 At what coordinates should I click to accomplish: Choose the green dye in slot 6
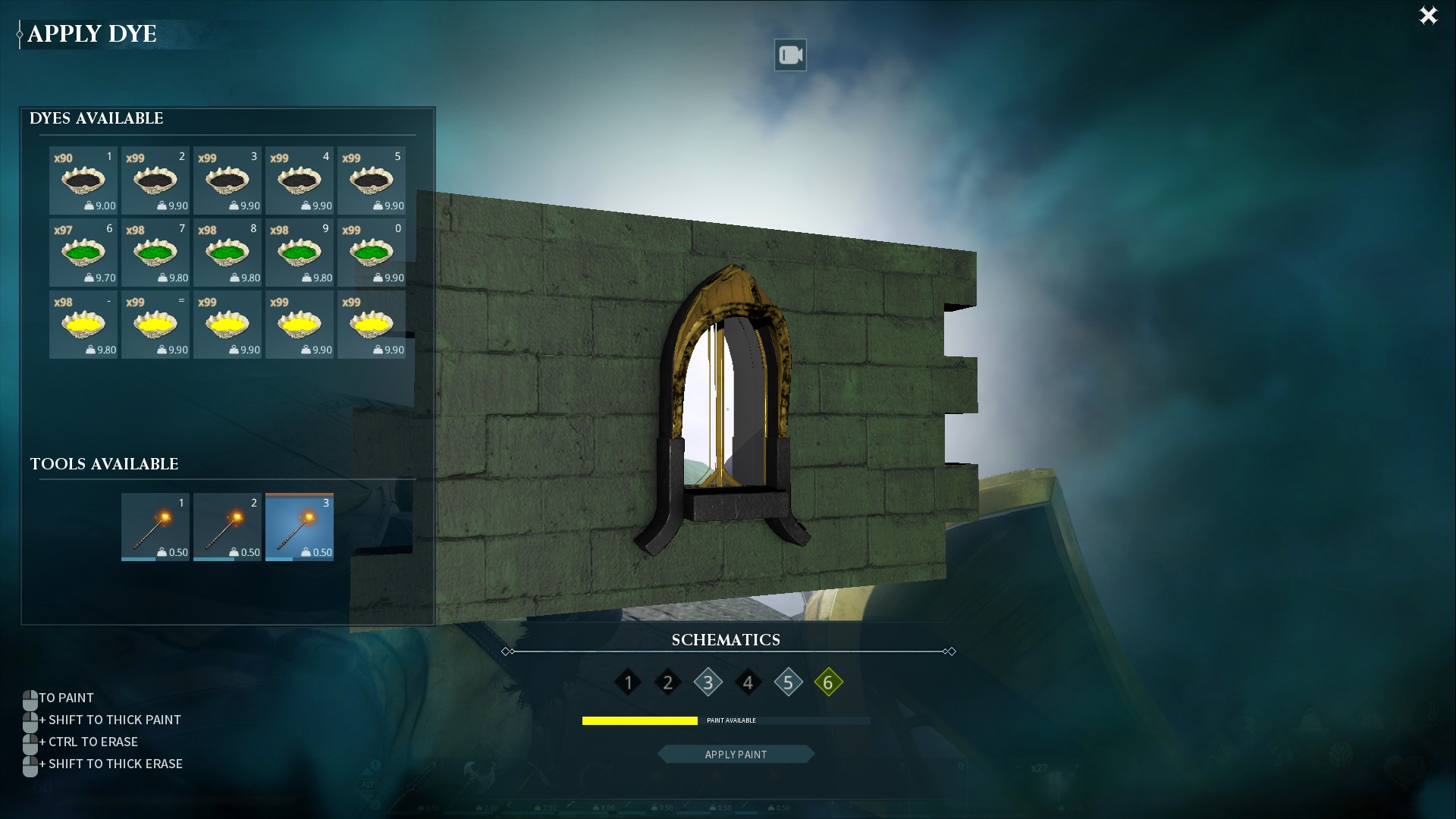pyautogui.click(x=83, y=253)
